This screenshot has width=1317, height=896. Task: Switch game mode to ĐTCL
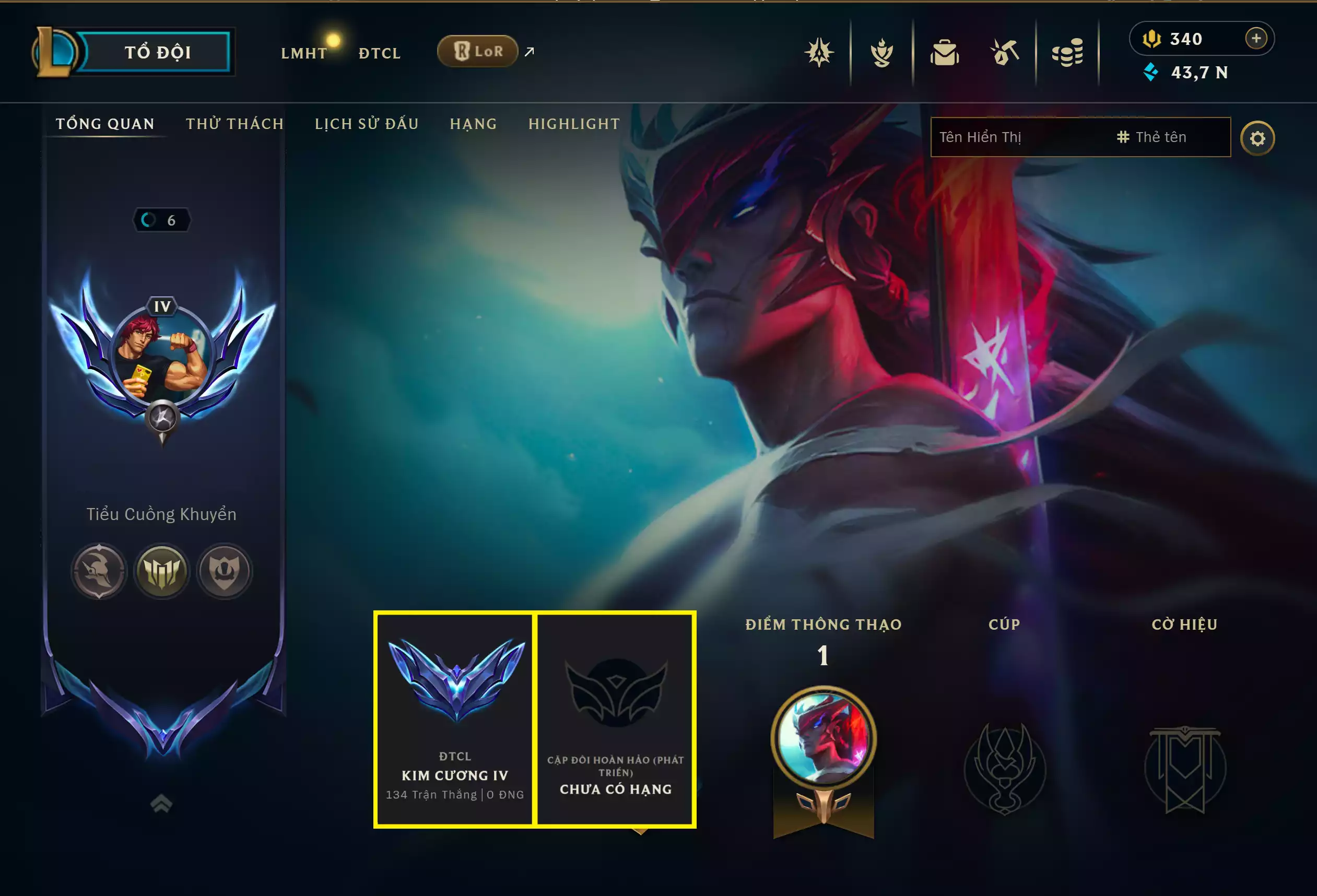pos(379,53)
